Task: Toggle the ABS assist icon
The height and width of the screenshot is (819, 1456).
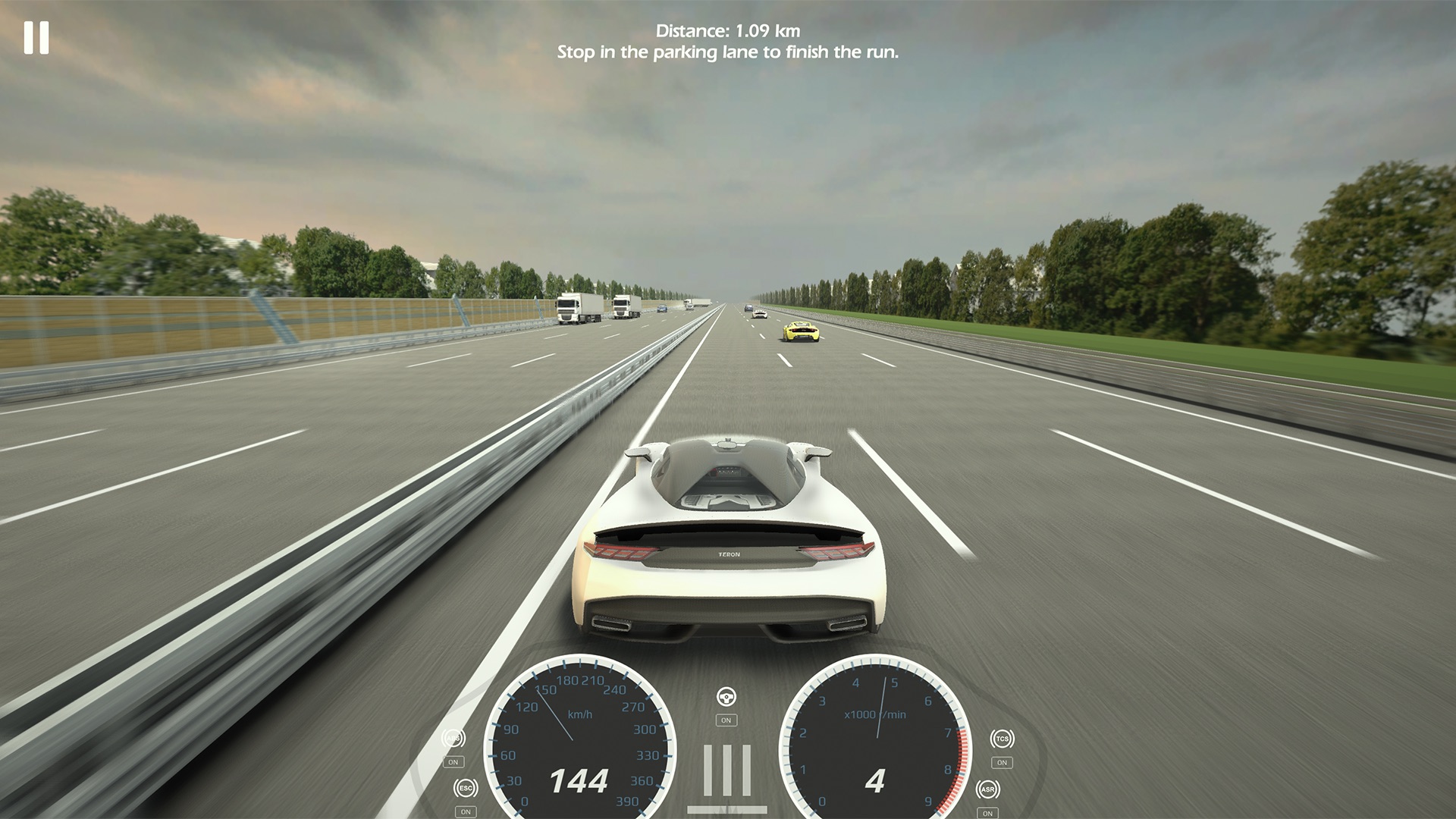Action: [453, 739]
